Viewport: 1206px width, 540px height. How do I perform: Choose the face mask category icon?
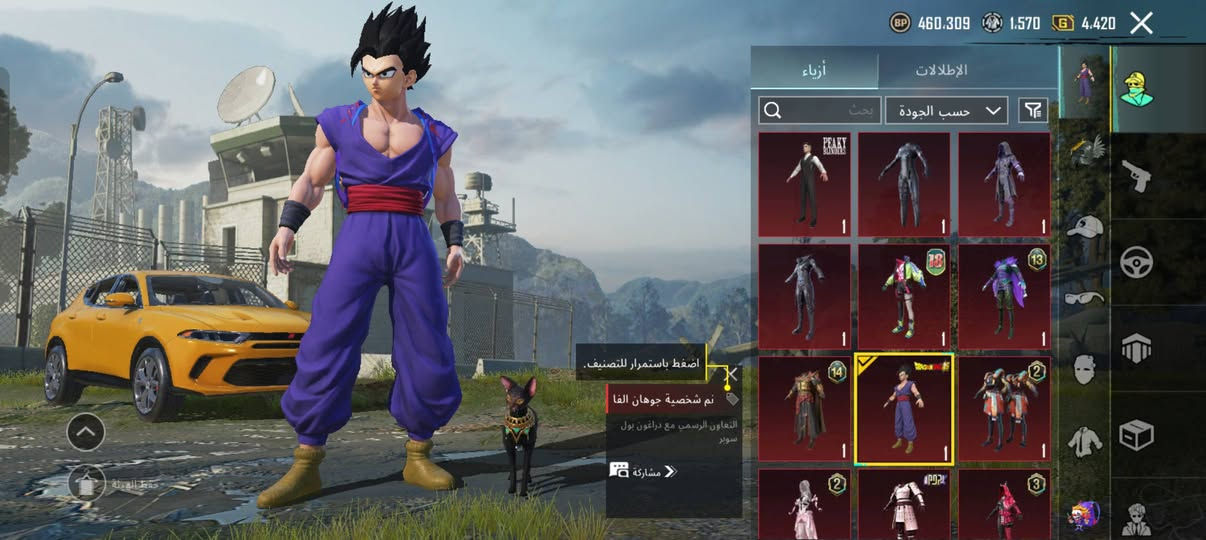click(x=1084, y=369)
